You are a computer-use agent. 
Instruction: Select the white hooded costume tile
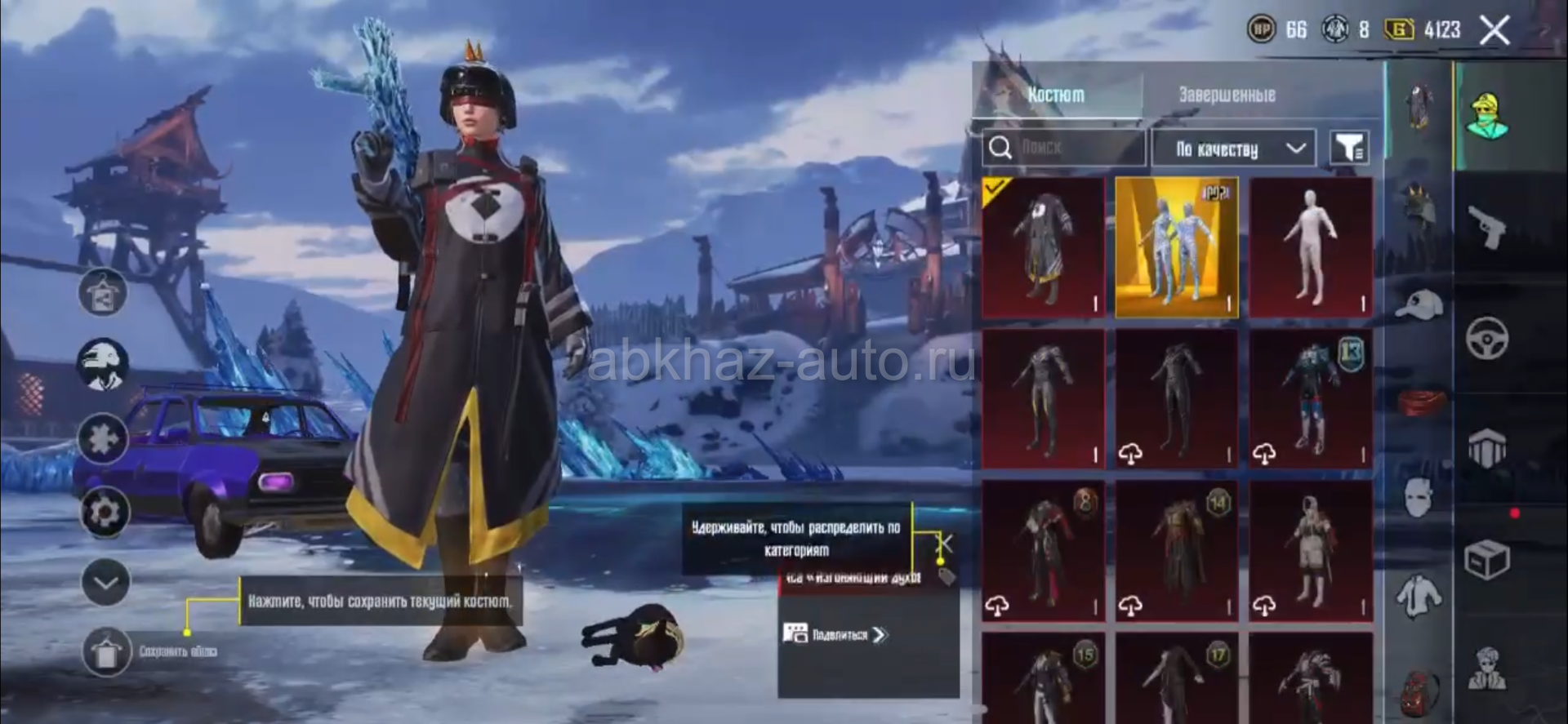click(1311, 551)
